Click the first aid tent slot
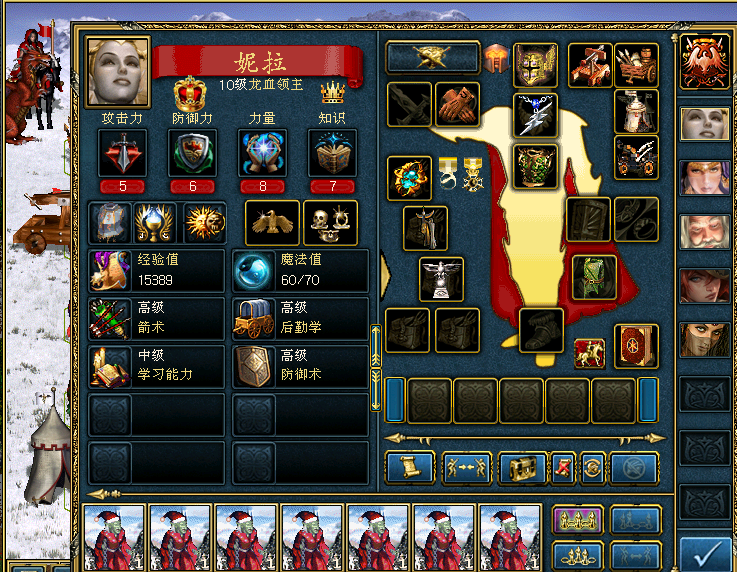The image size is (737, 572). (636, 110)
